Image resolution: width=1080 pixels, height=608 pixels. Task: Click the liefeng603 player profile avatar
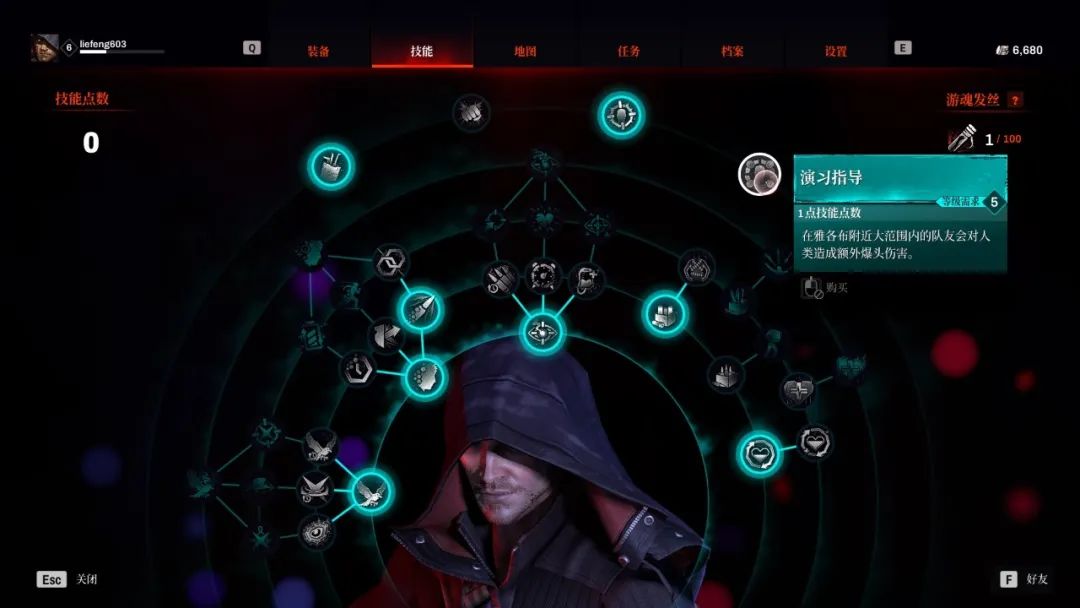[x=44, y=47]
